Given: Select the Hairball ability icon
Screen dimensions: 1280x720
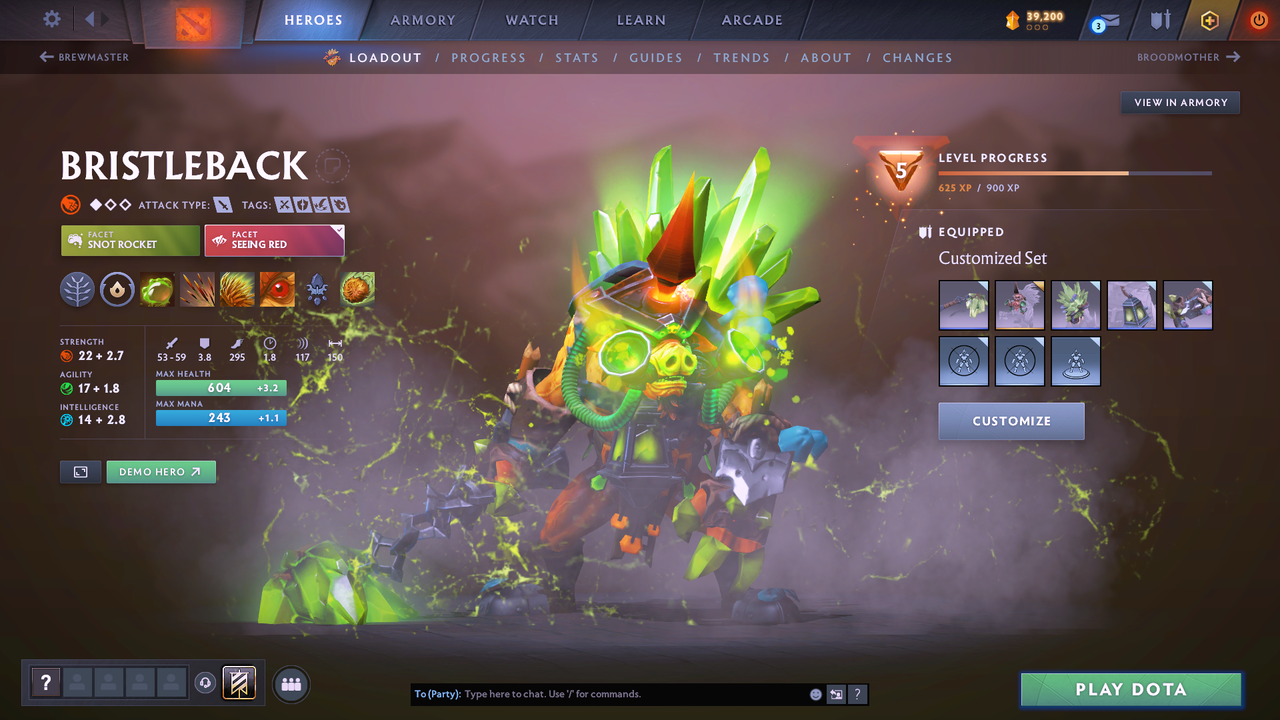Looking at the screenshot, I should [x=357, y=289].
